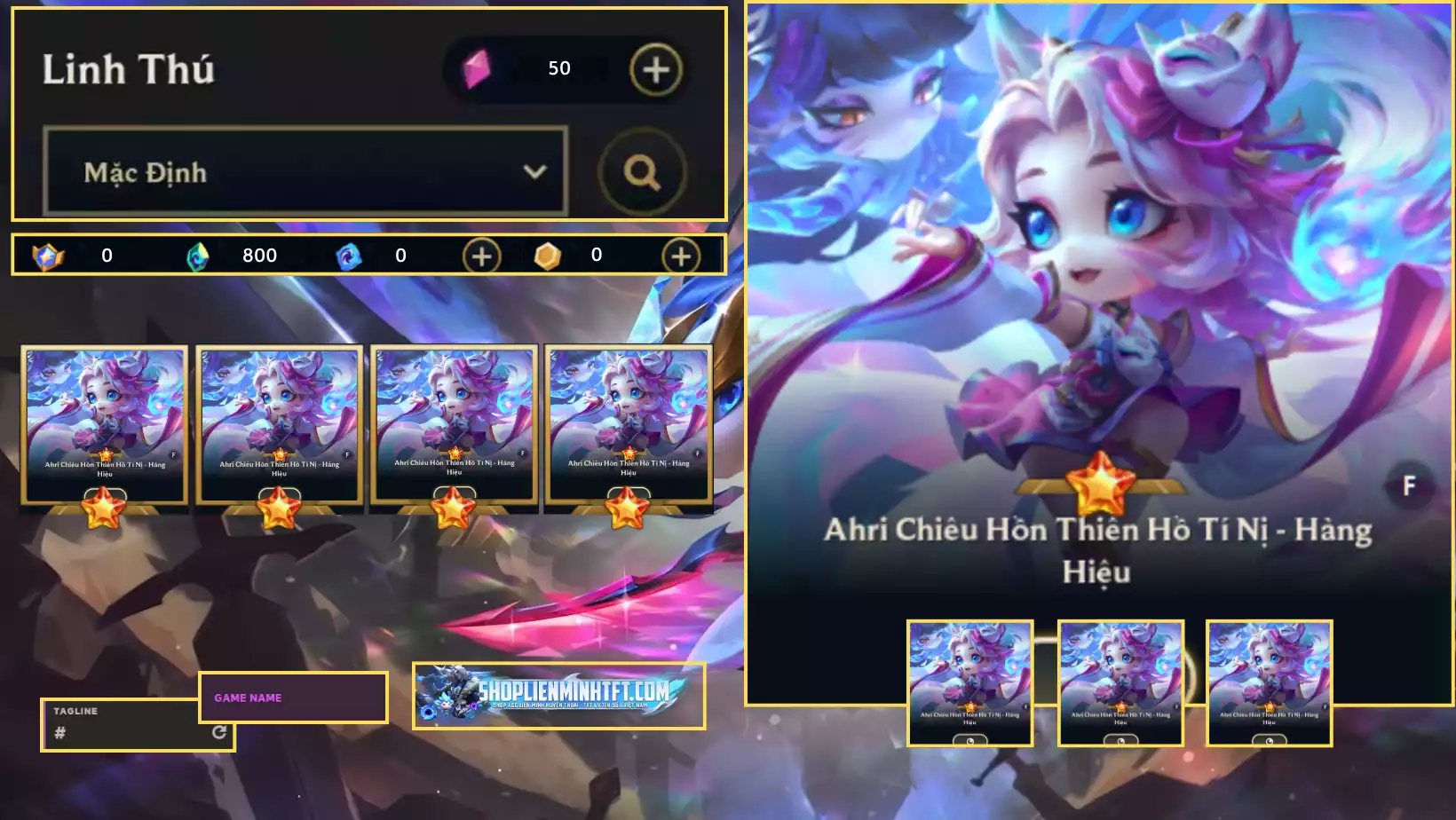
Task: Select the Linh Thú section header
Action: [131, 71]
